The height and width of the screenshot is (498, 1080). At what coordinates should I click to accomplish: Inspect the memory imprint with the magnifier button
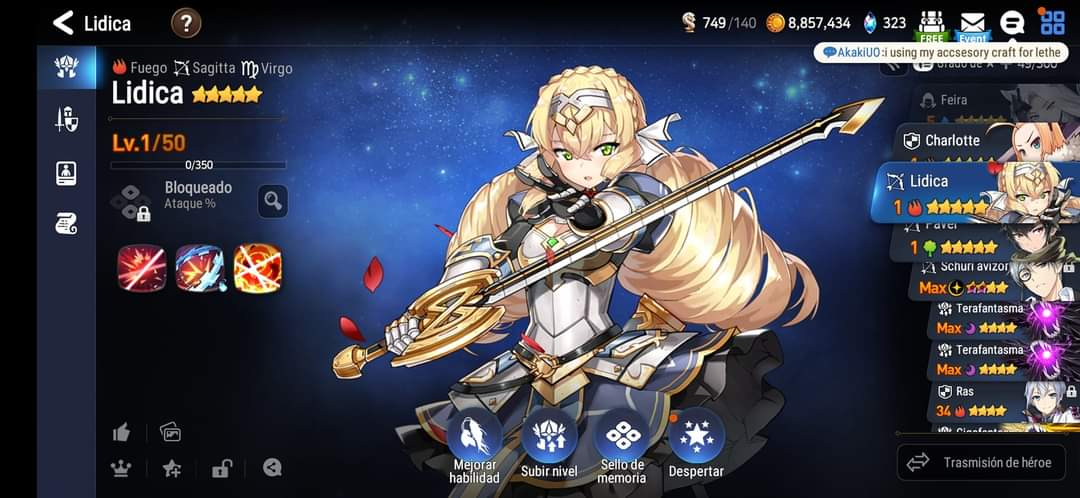(273, 200)
